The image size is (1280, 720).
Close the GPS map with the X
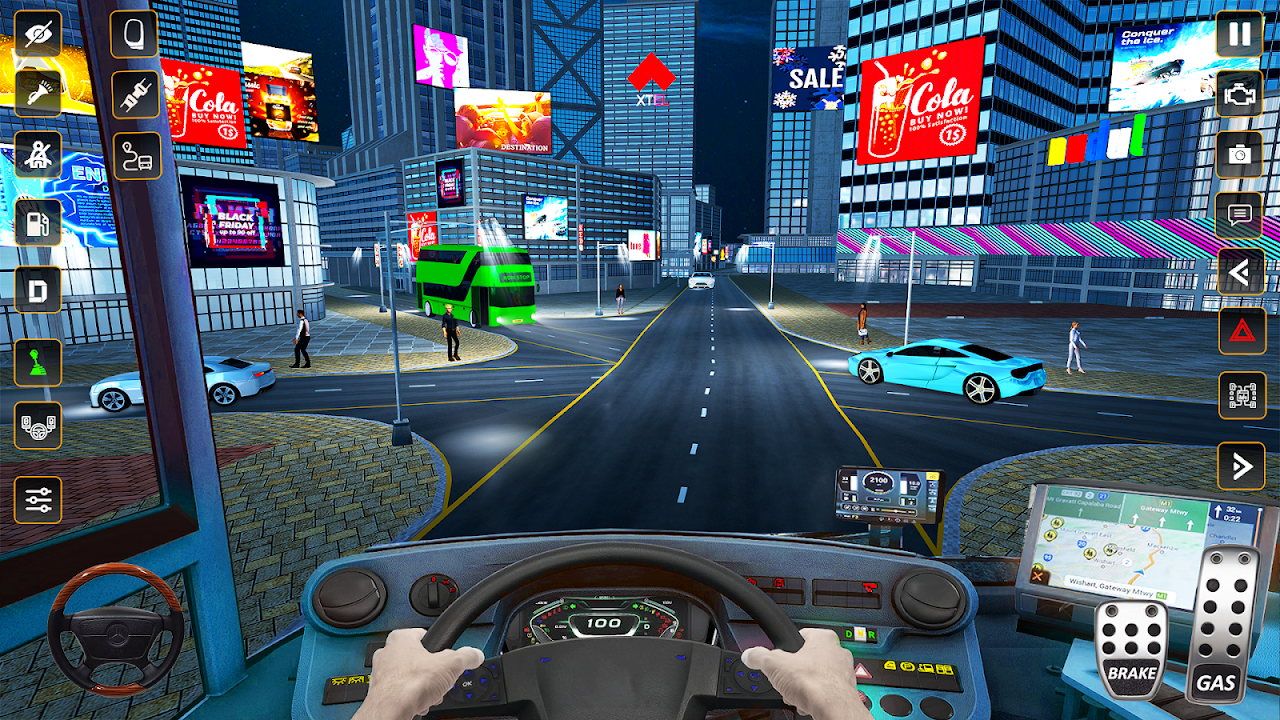pos(1037,576)
